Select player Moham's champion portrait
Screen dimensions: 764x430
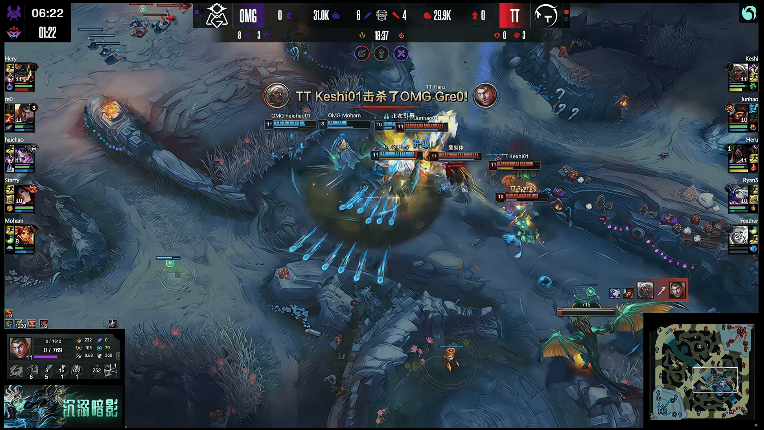pyautogui.click(x=22, y=236)
